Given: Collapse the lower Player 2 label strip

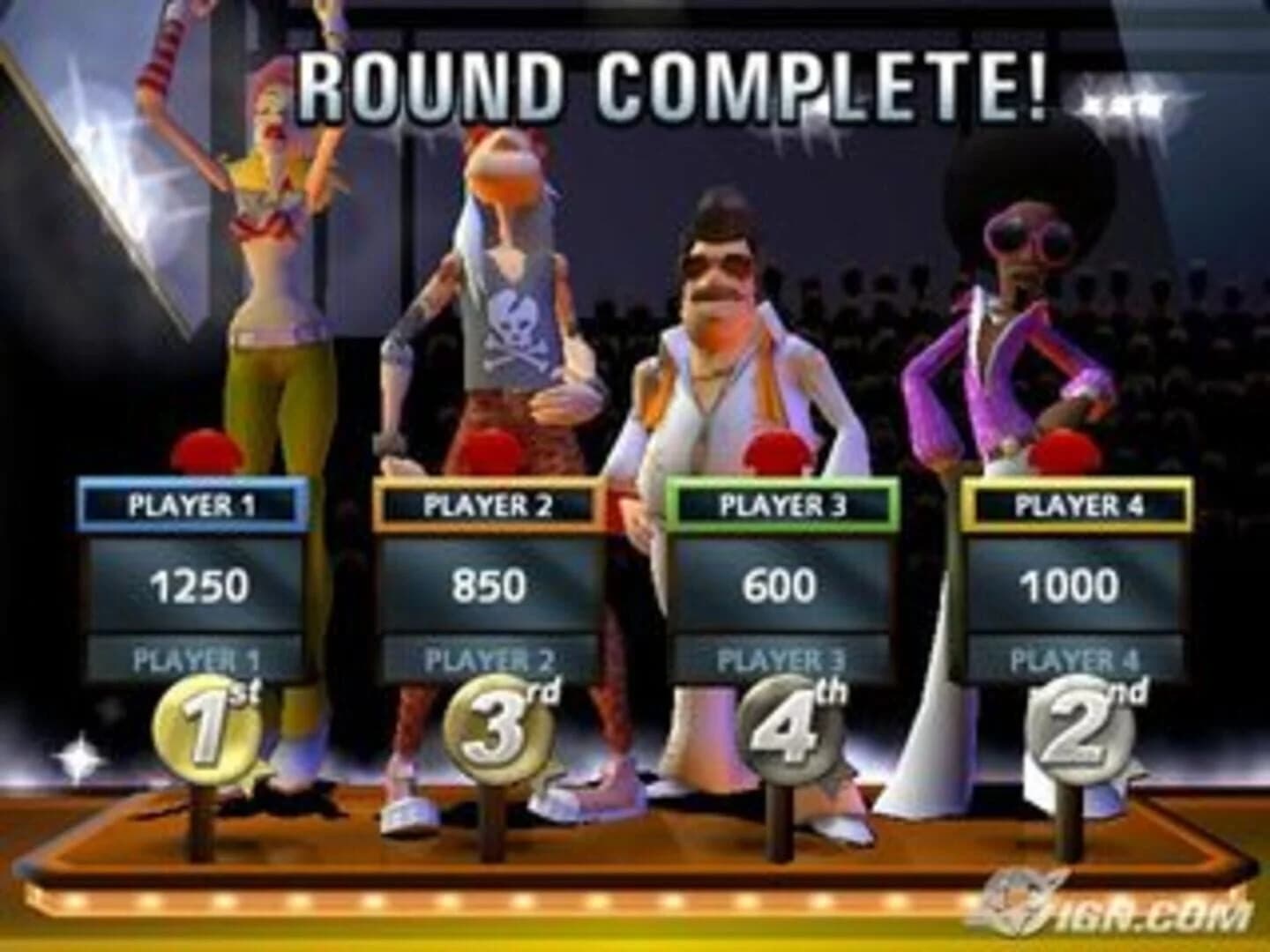Looking at the screenshot, I should (488, 657).
